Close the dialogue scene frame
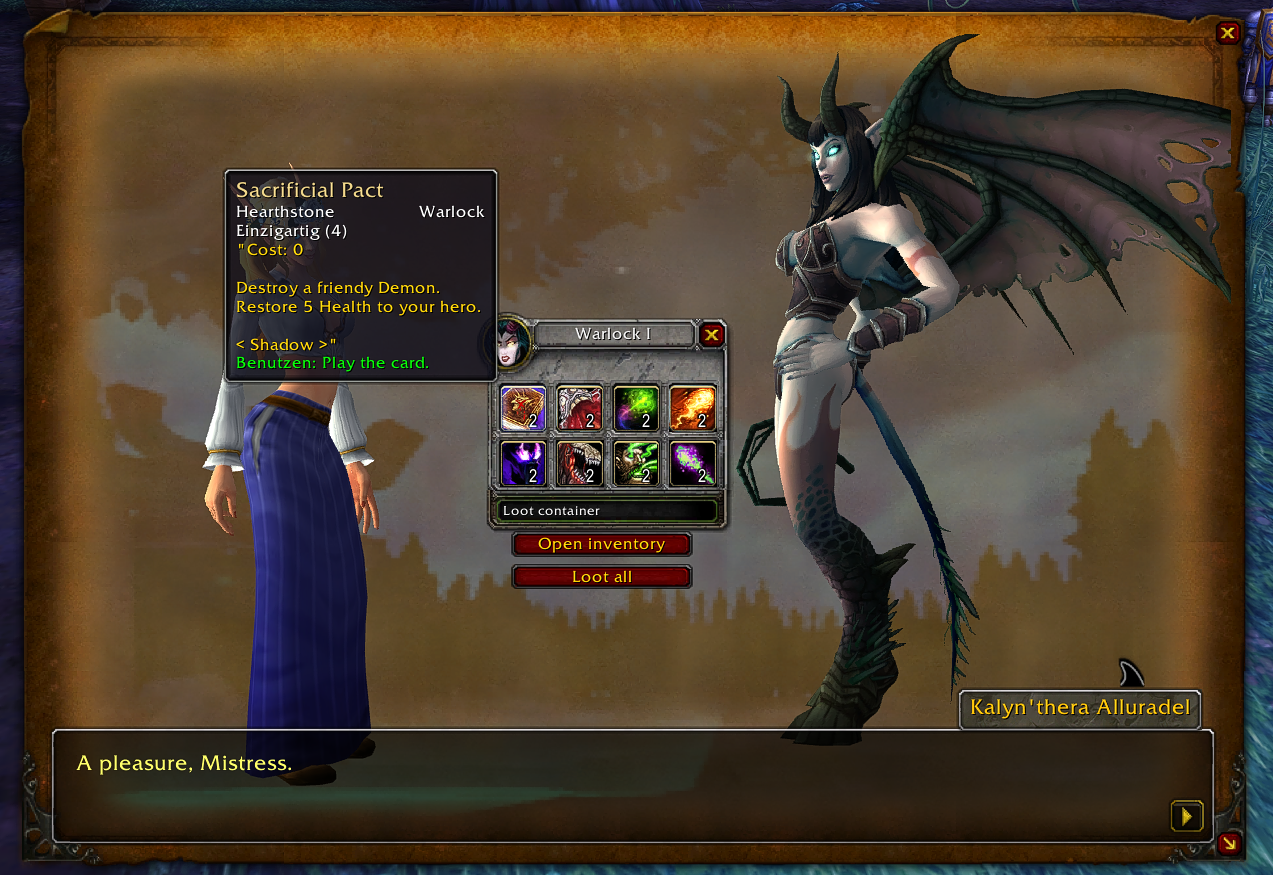 [1228, 33]
